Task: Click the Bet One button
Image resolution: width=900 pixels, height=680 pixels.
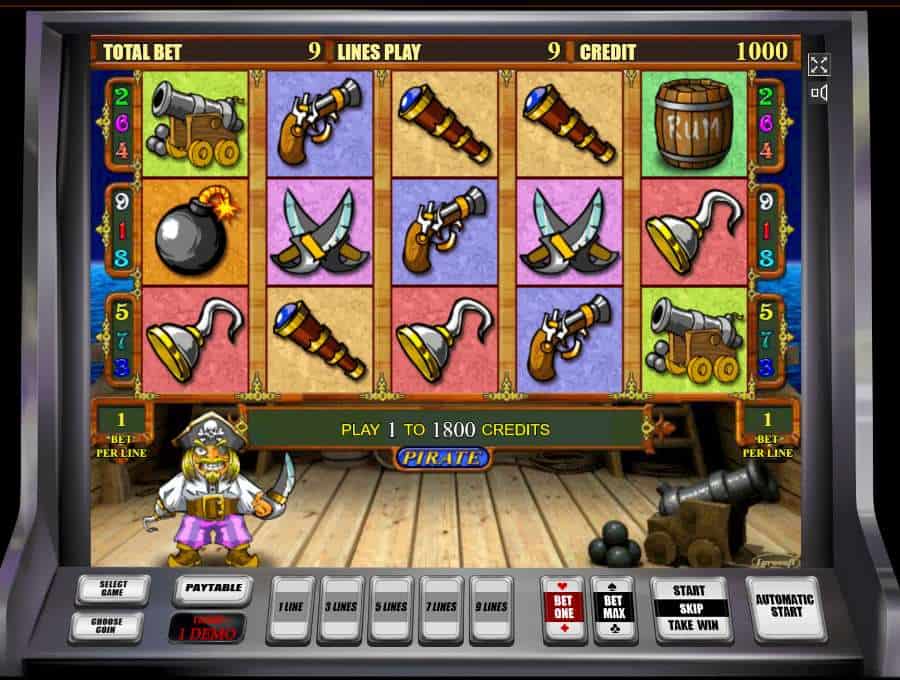Action: point(562,608)
